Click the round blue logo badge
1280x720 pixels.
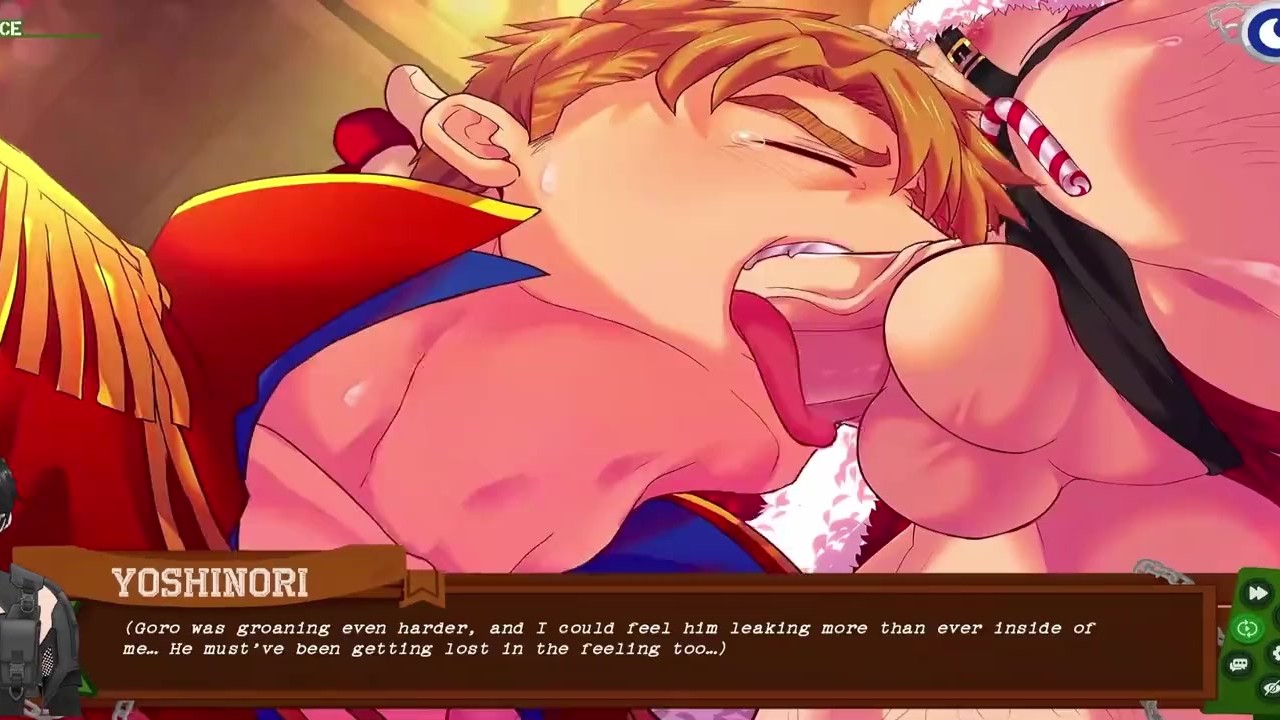tap(1265, 31)
